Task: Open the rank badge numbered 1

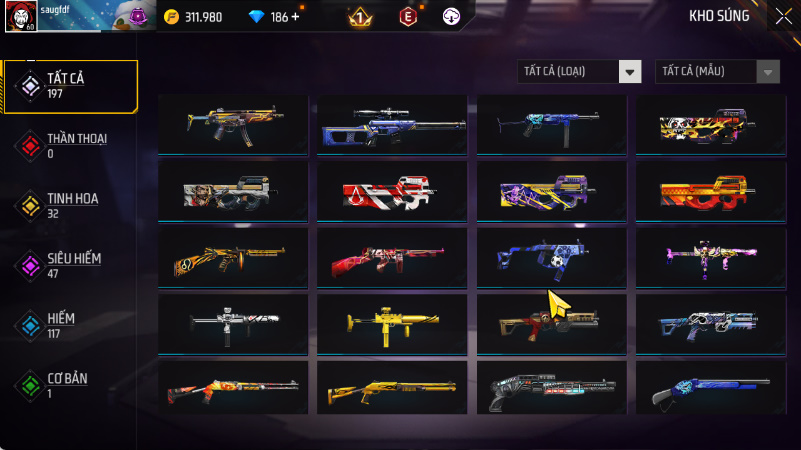Action: pos(360,17)
